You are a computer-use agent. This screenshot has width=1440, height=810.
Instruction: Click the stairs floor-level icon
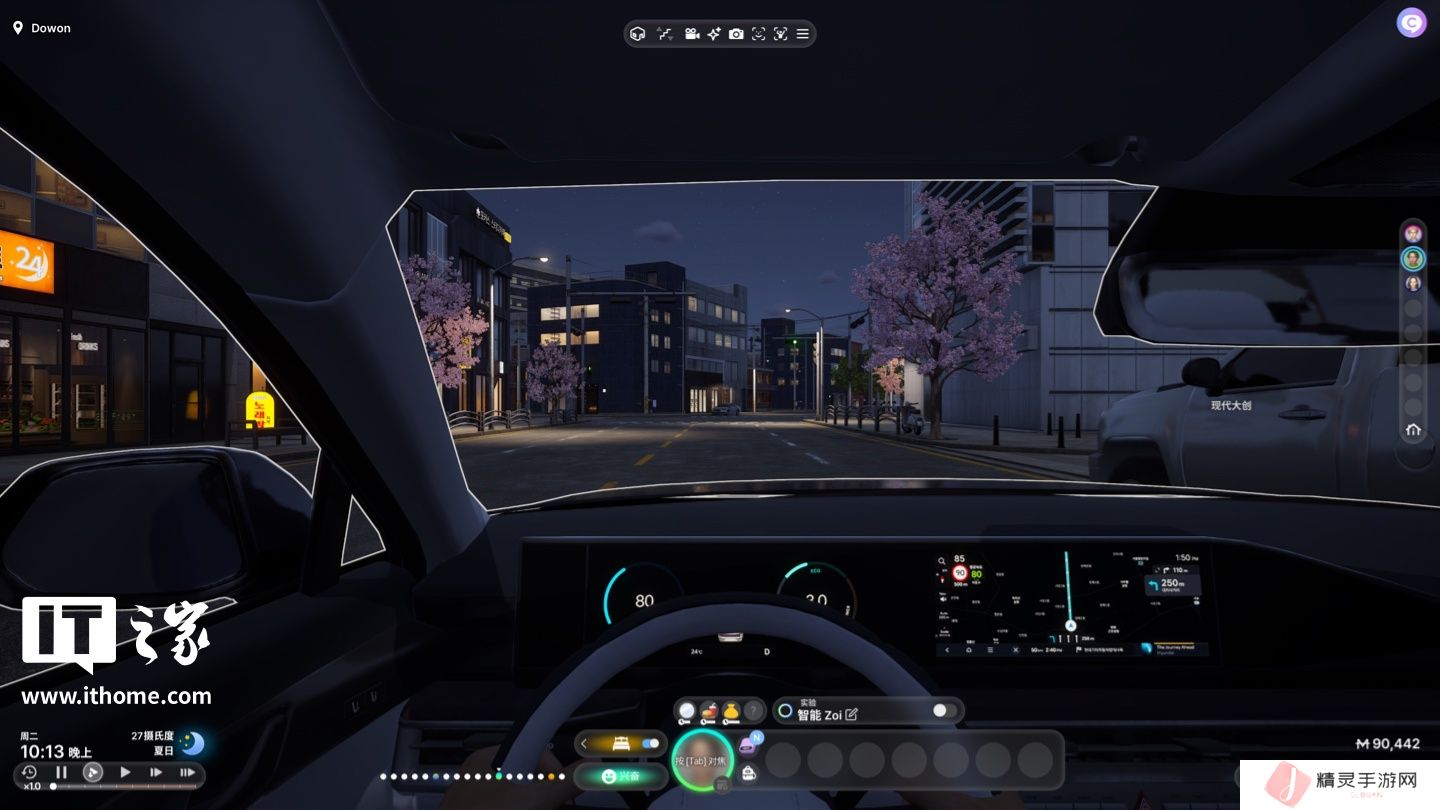(664, 34)
